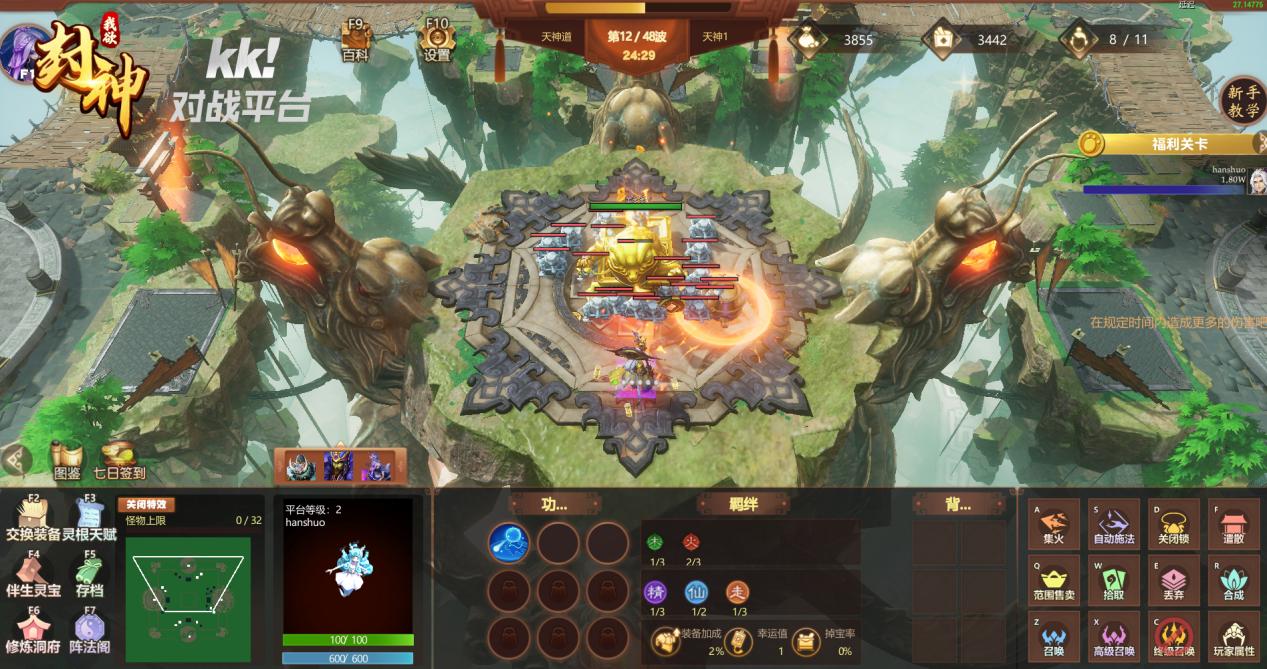Open the 图鉴 codex scroll icon
The image size is (1267, 669).
tap(66, 459)
